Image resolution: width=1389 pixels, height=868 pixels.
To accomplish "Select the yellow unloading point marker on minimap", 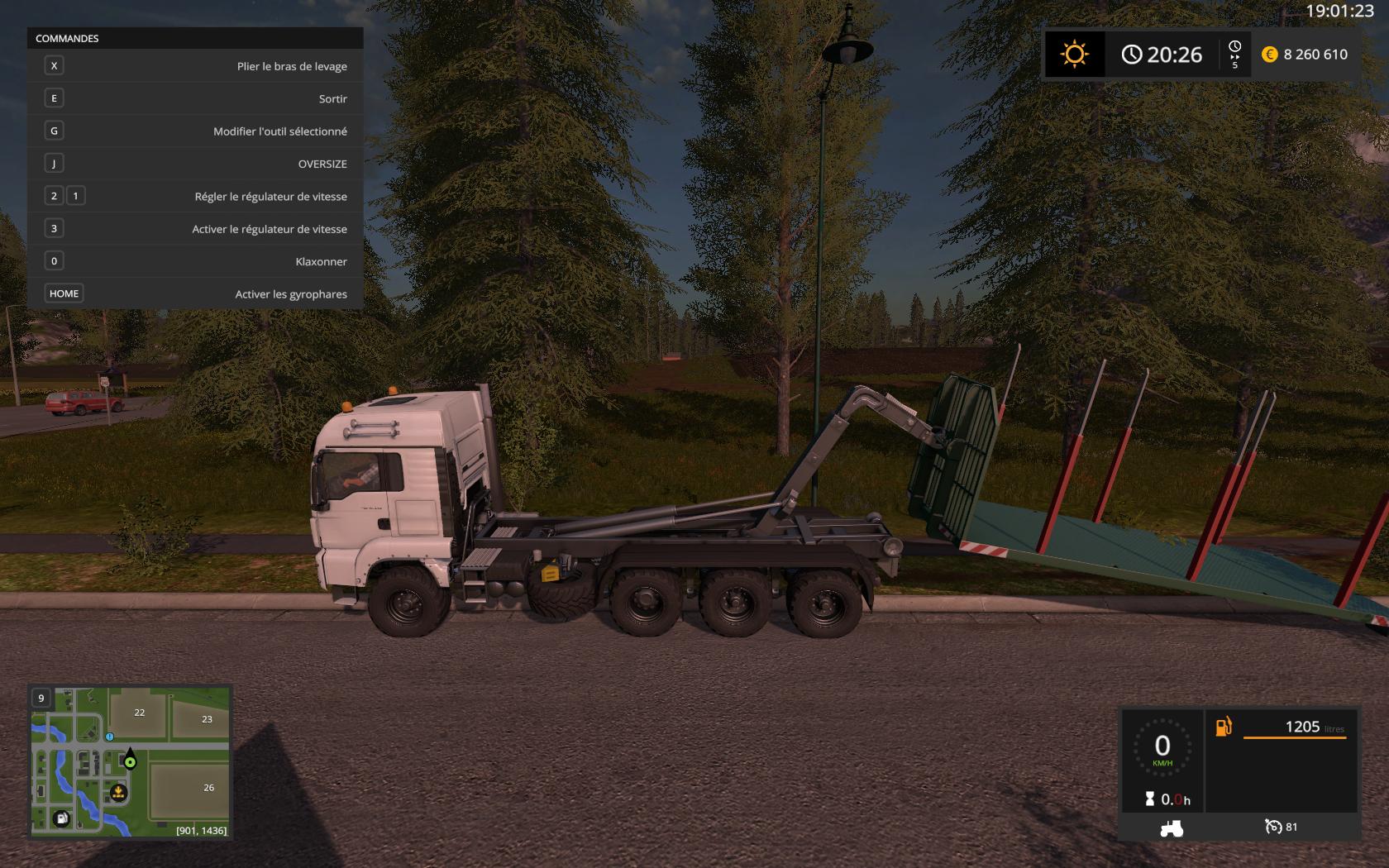I will [118, 794].
